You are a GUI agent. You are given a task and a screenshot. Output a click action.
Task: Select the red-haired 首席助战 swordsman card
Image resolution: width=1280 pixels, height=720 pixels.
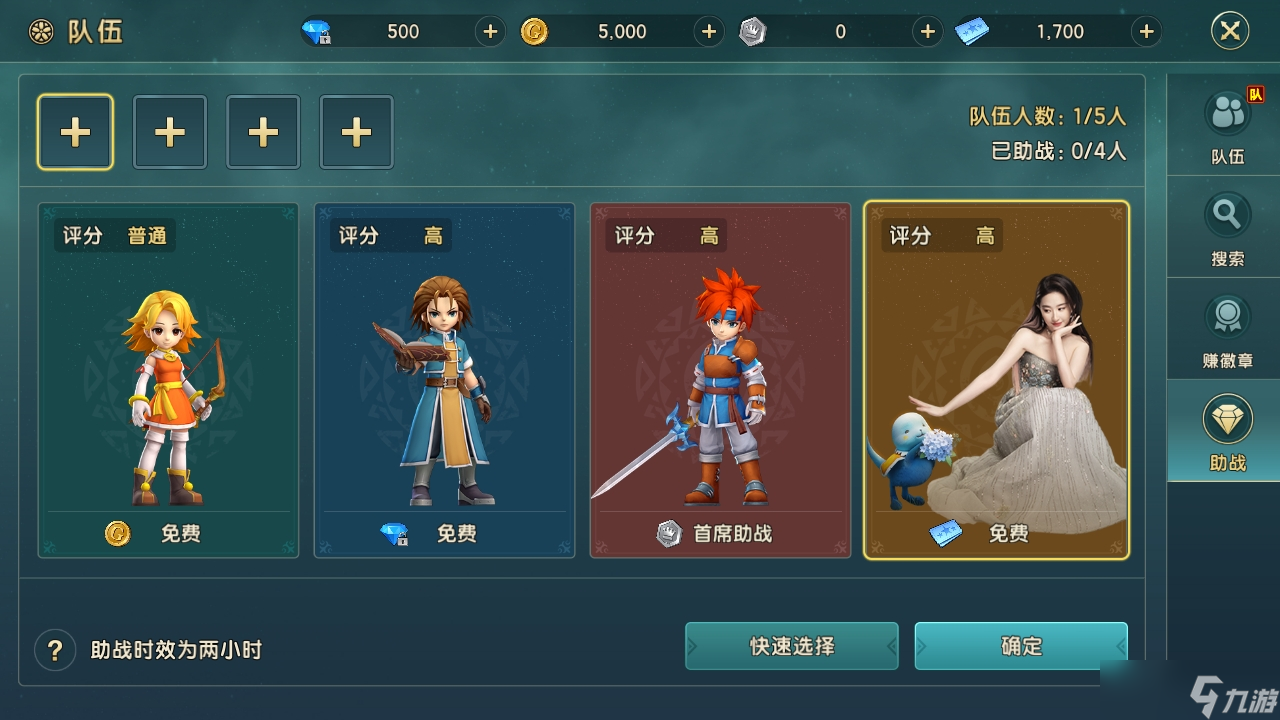pos(720,380)
